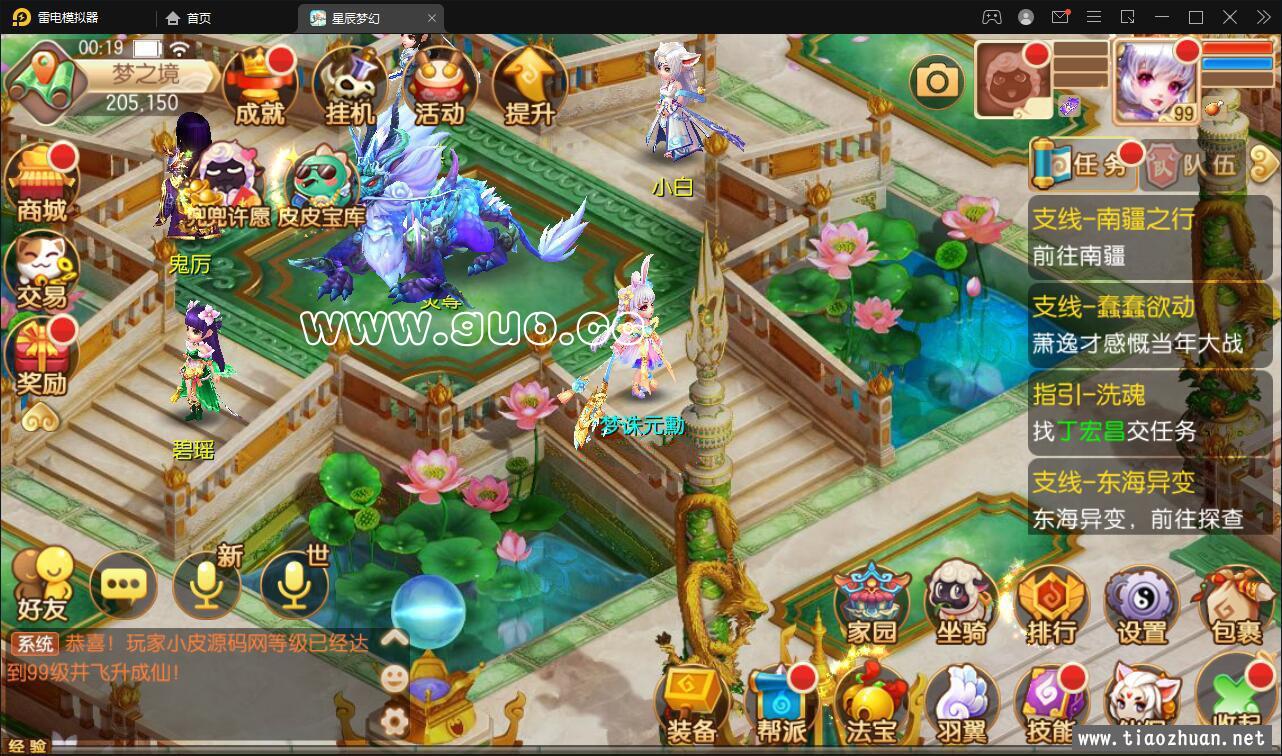The width and height of the screenshot is (1282, 756).
Task: Take a screenshot with the camera button
Action: click(937, 81)
